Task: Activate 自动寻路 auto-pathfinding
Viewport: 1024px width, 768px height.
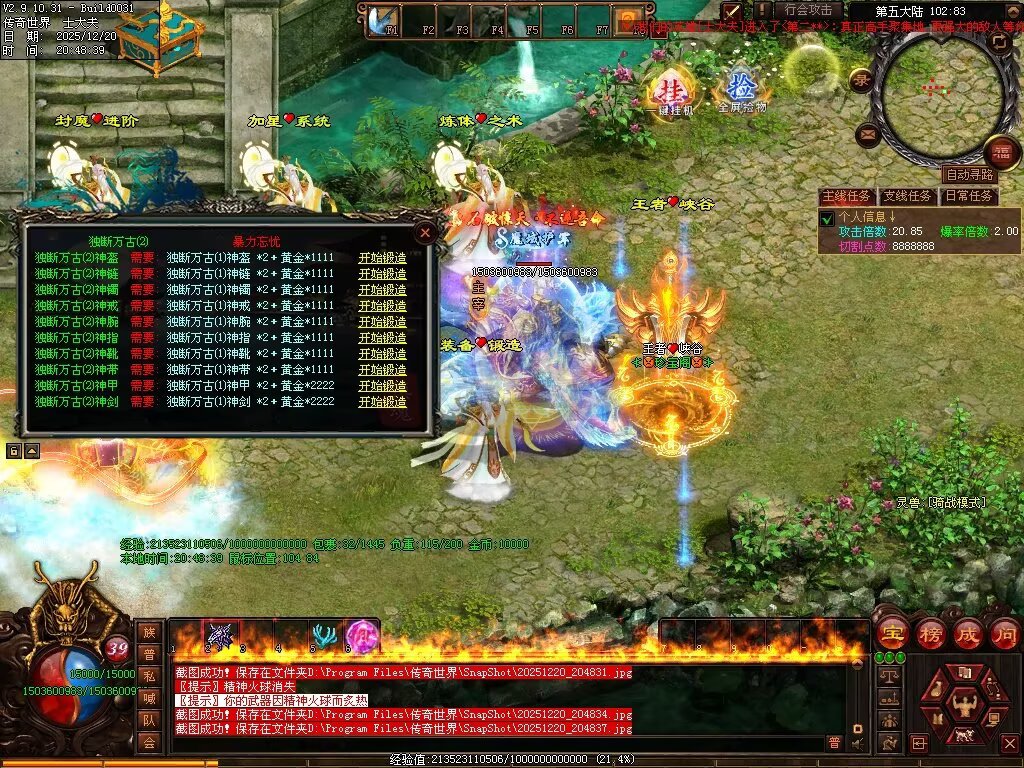Action: [969, 175]
